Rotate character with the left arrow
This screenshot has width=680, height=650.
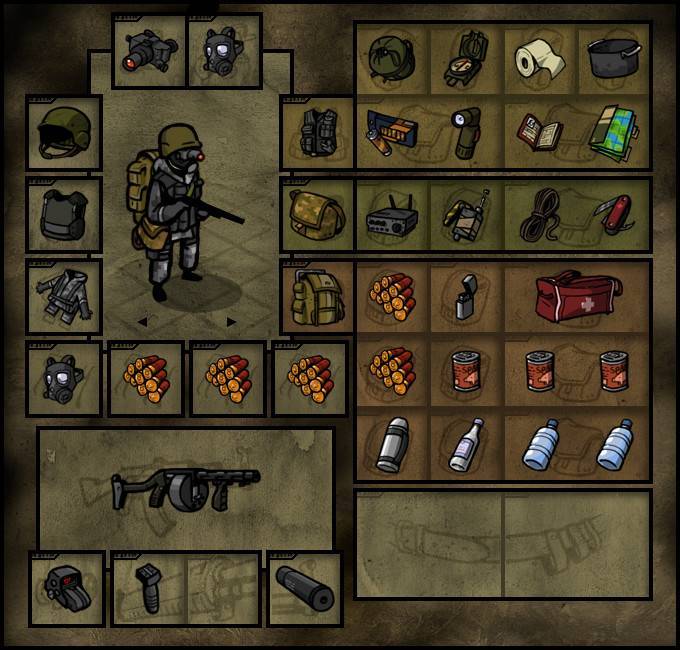pos(142,322)
